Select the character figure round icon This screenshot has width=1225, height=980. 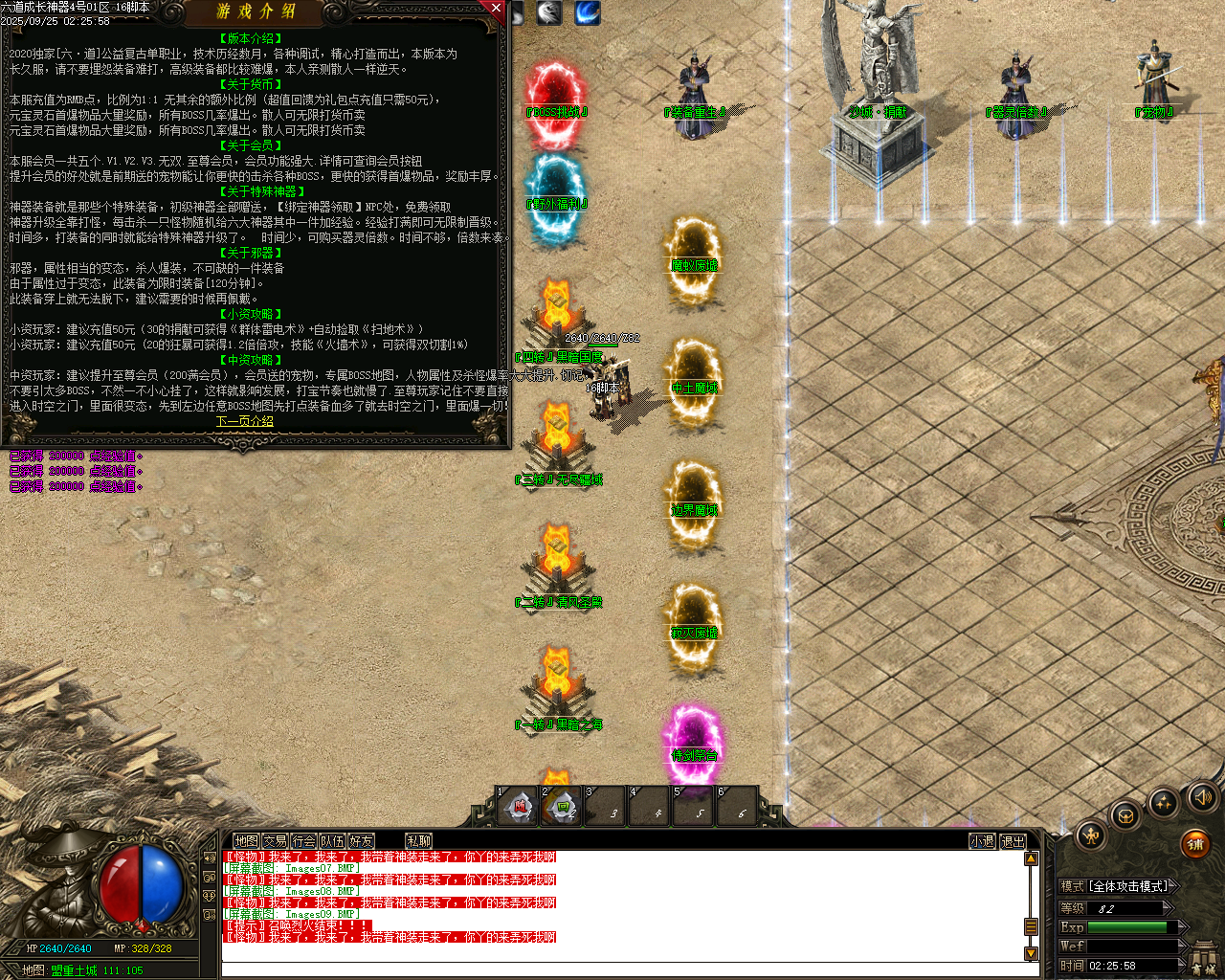1089,837
